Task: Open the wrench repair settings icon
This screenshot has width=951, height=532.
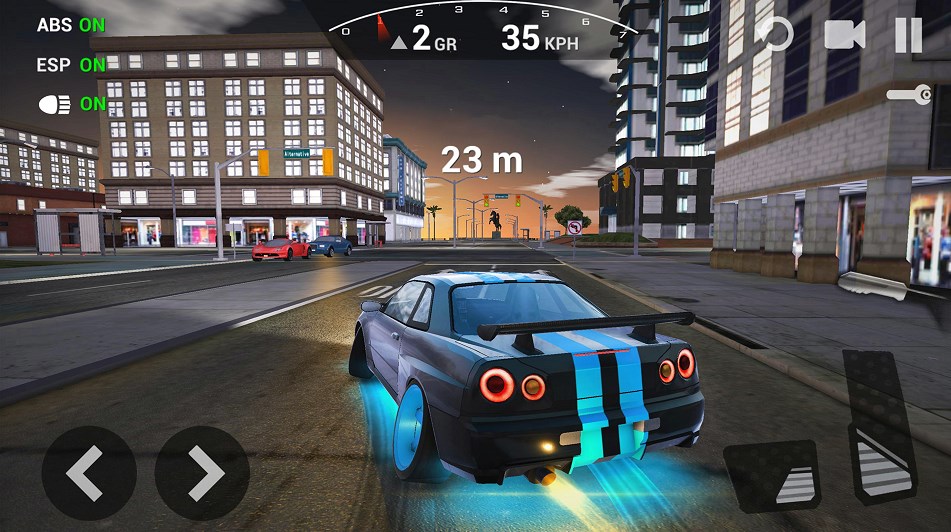Action: (908, 95)
